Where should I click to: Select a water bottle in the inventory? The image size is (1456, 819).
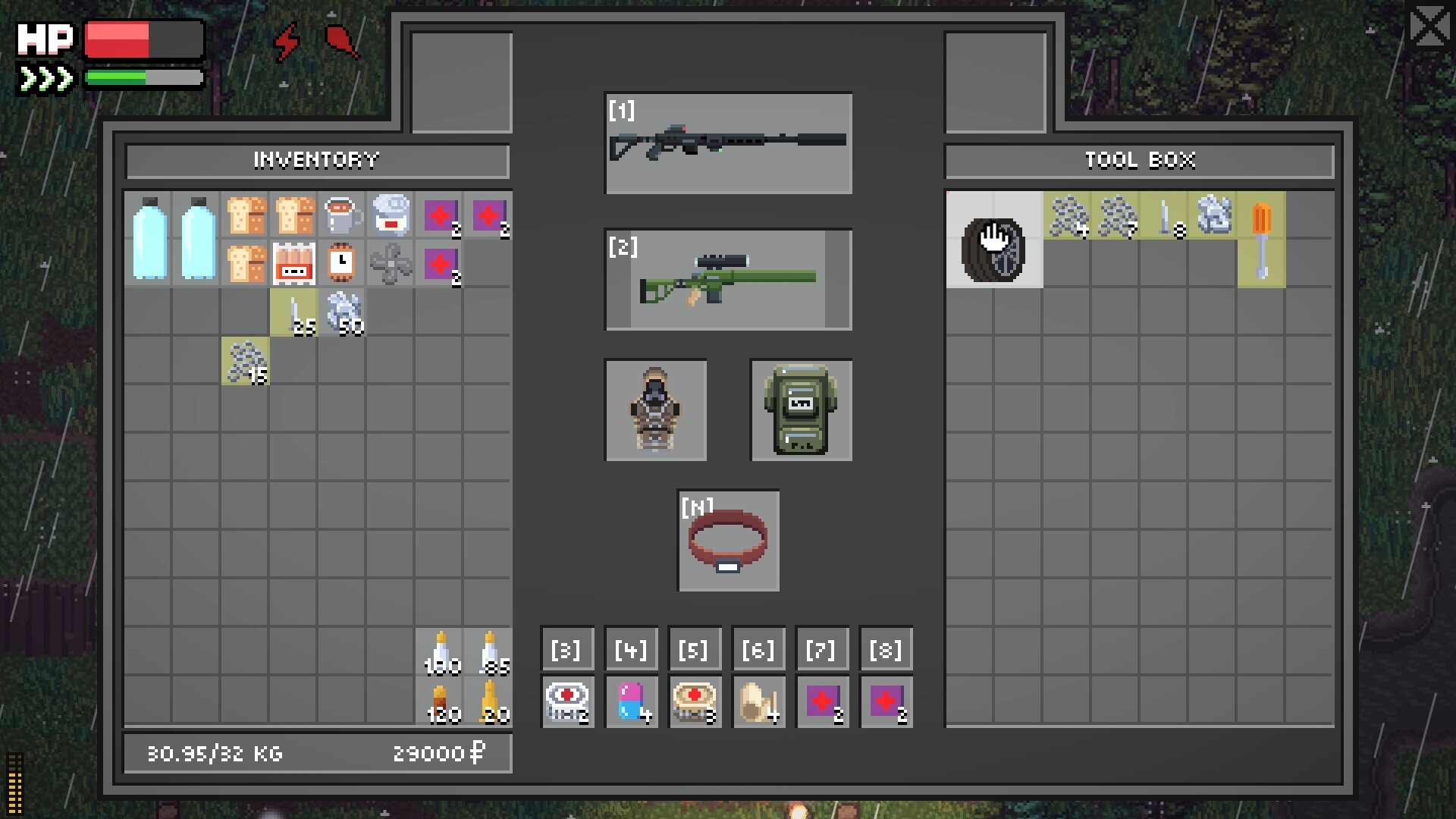[x=149, y=239]
